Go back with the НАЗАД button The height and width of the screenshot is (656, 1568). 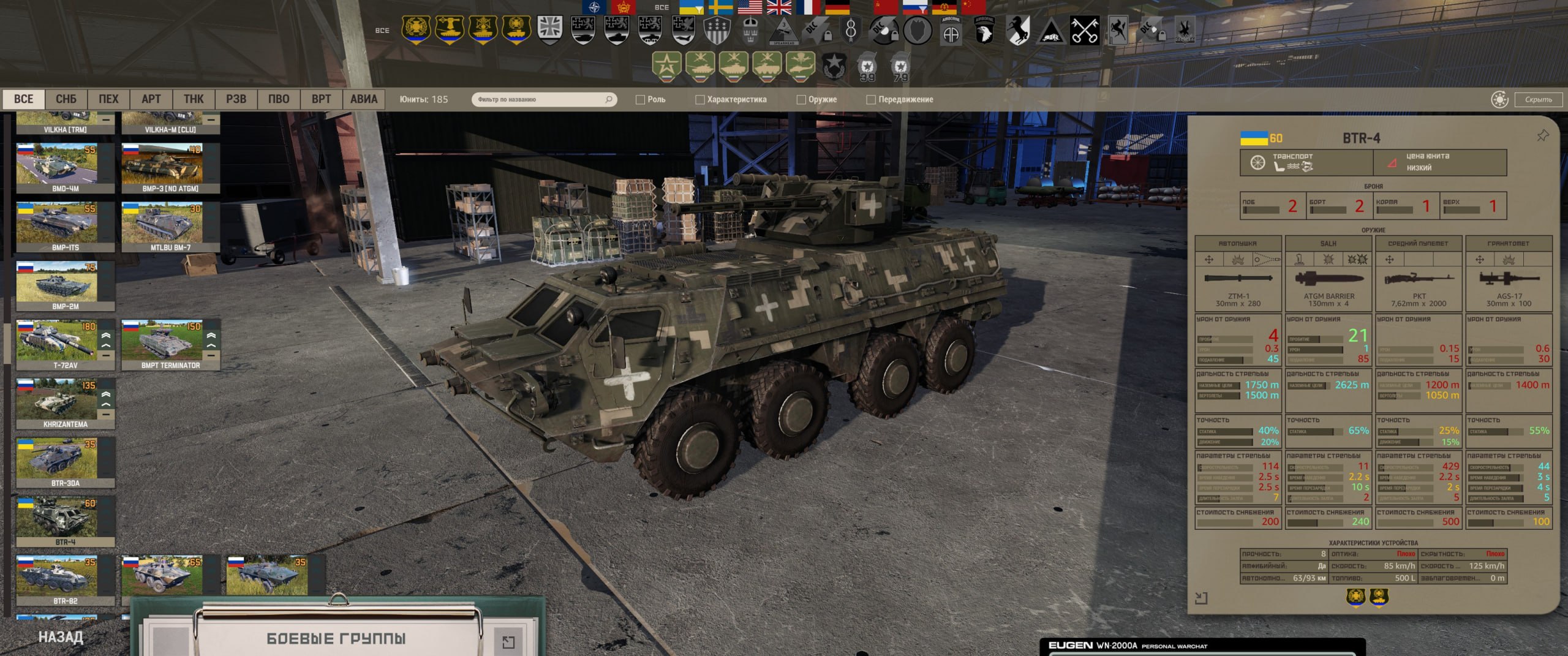click(61, 637)
